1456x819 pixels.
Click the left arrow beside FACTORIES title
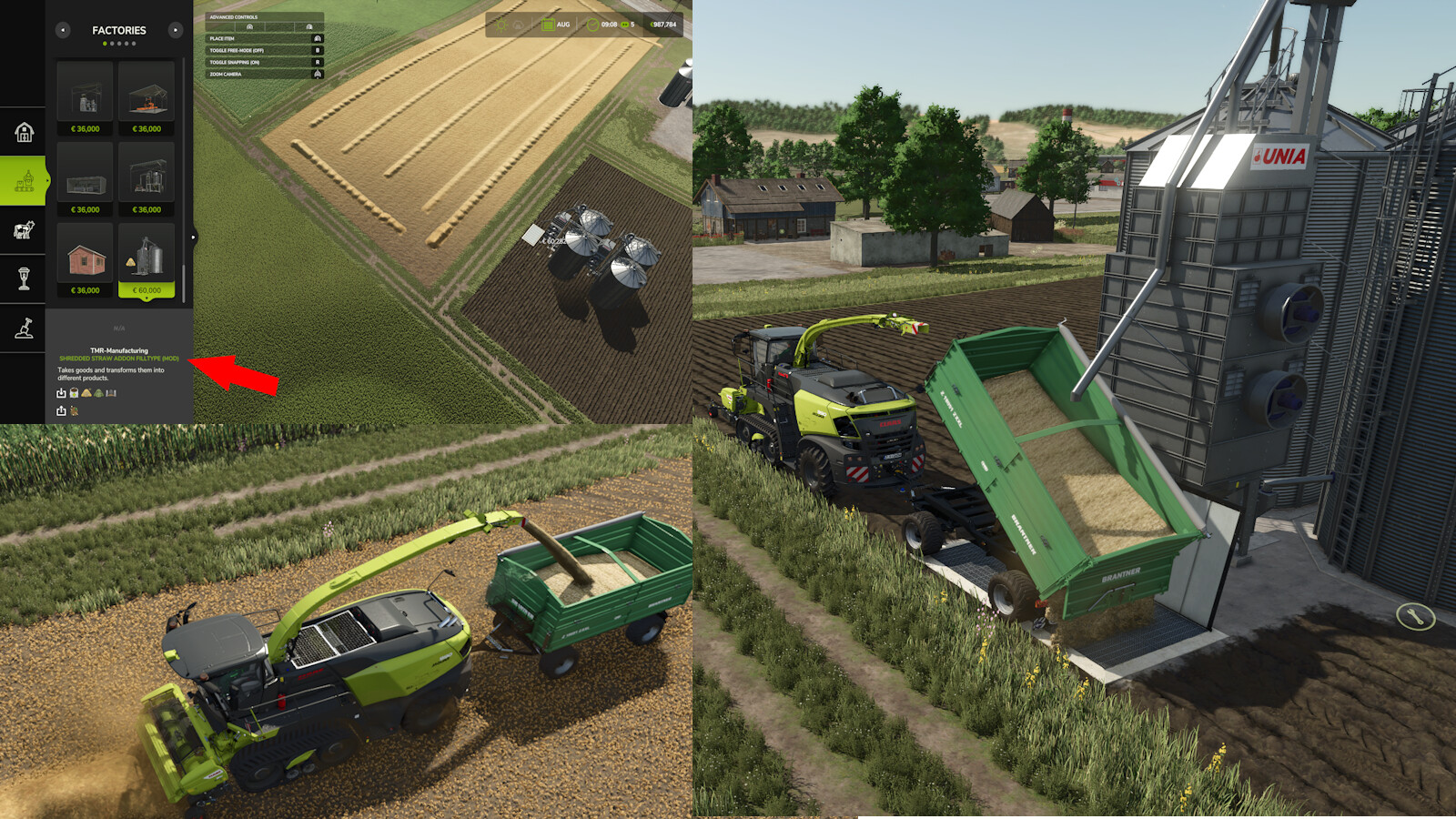click(x=63, y=30)
